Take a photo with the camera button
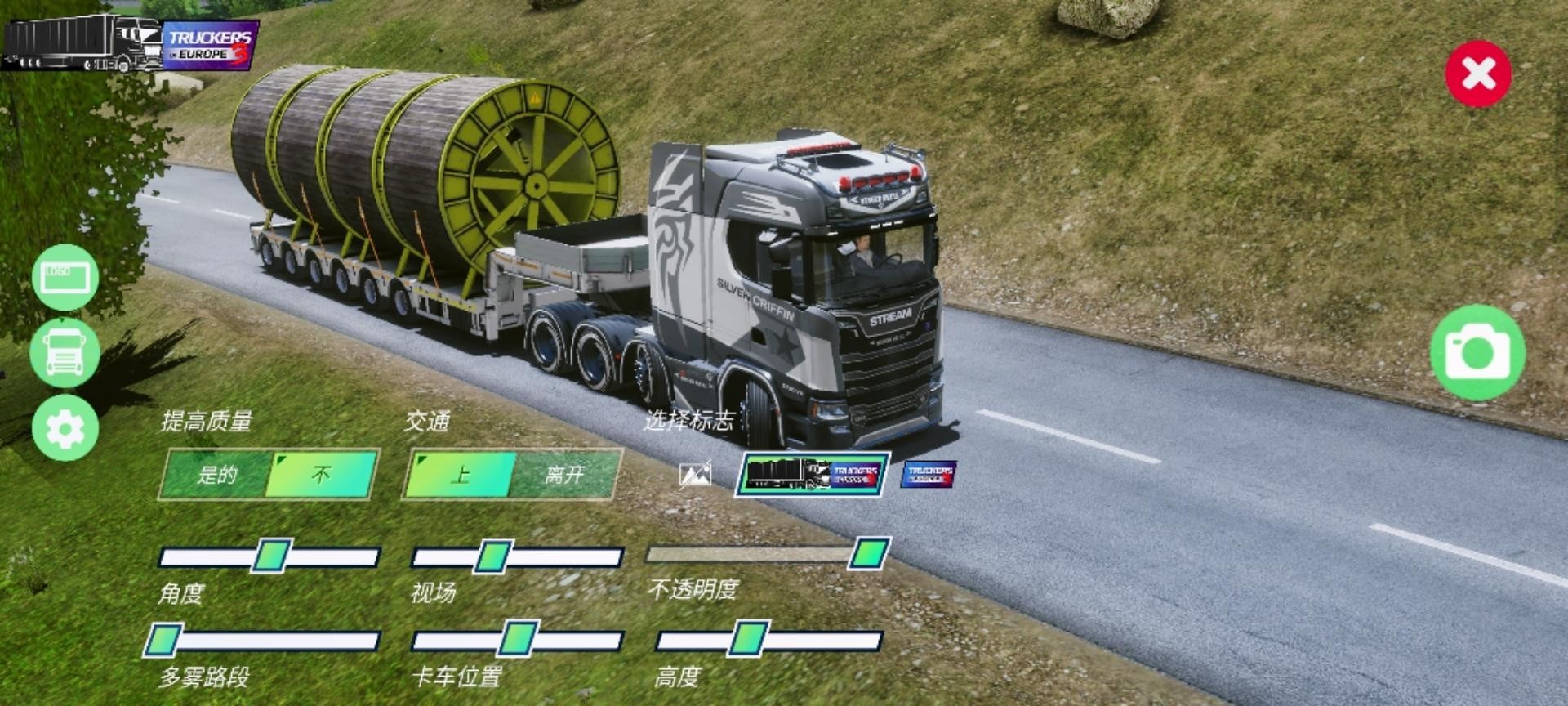1568x706 pixels. point(1477,352)
